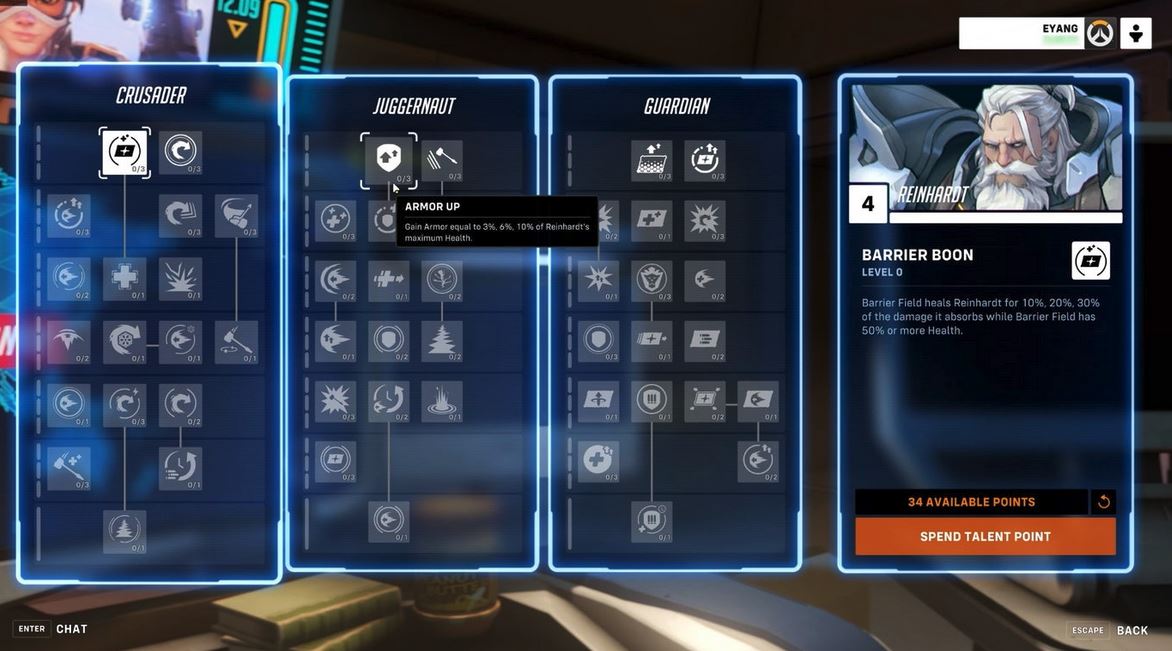Click the Overwatch logo icon by EYANG

pos(1100,33)
